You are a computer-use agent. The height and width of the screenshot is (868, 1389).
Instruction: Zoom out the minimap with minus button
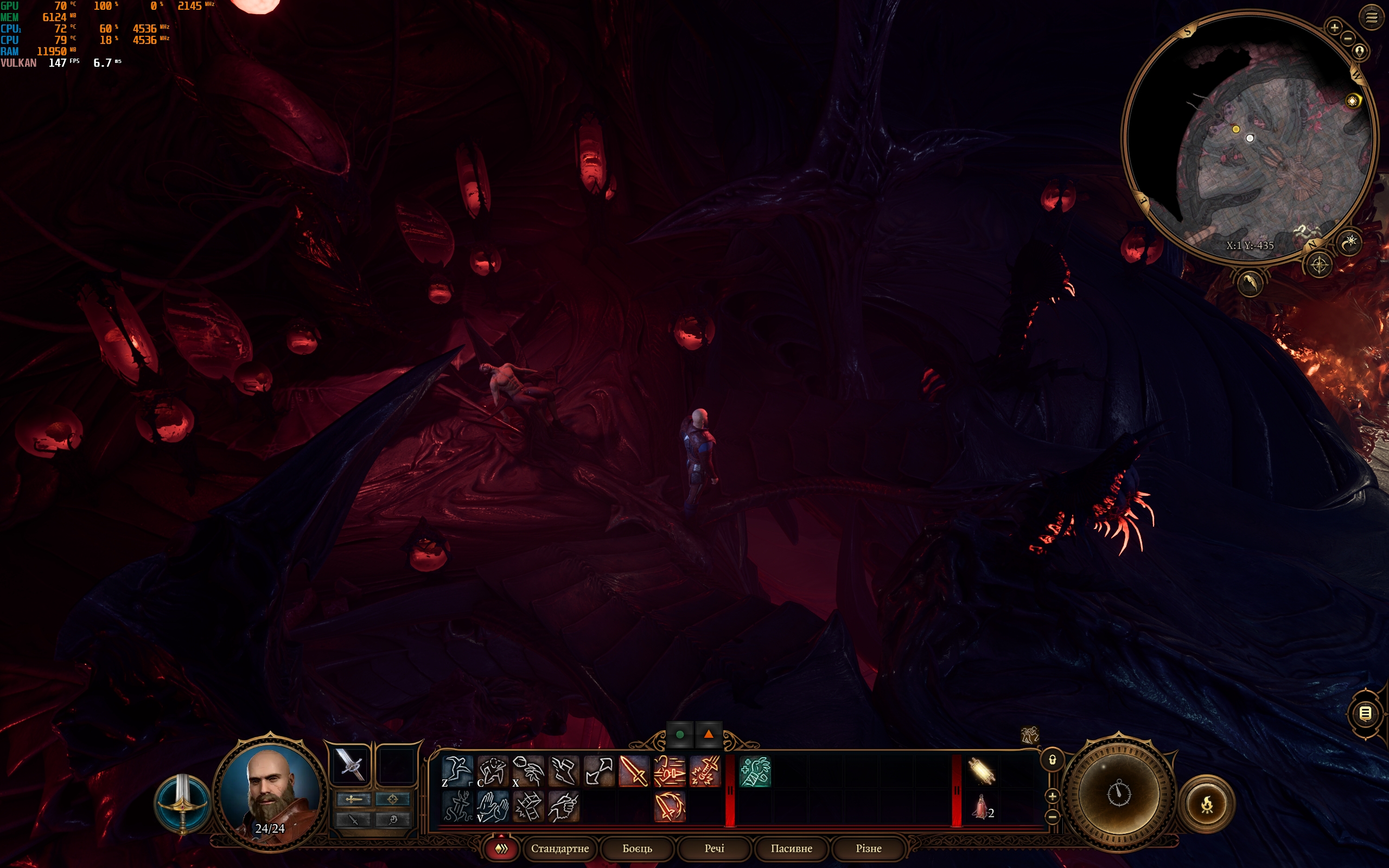coord(1348,39)
